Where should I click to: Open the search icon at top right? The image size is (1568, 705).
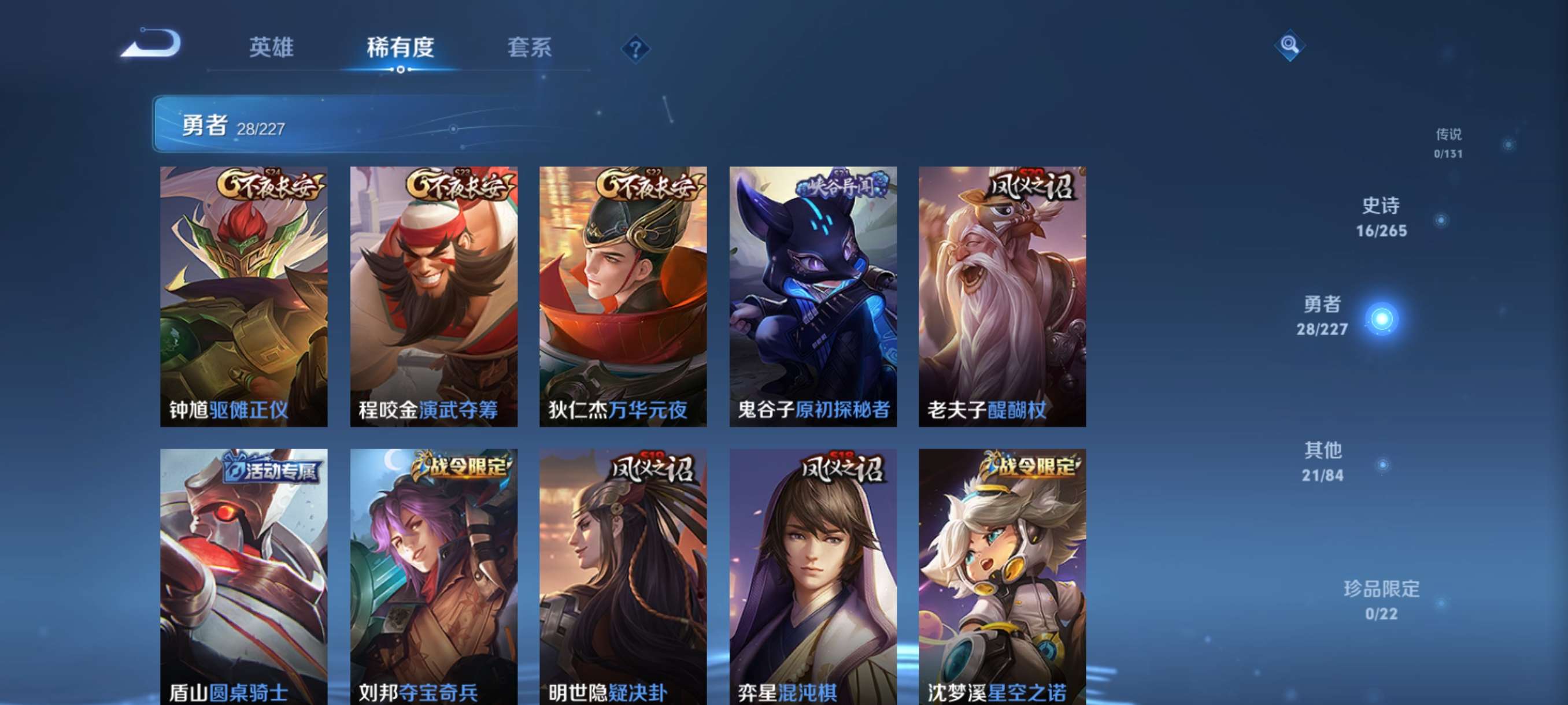(x=1290, y=46)
